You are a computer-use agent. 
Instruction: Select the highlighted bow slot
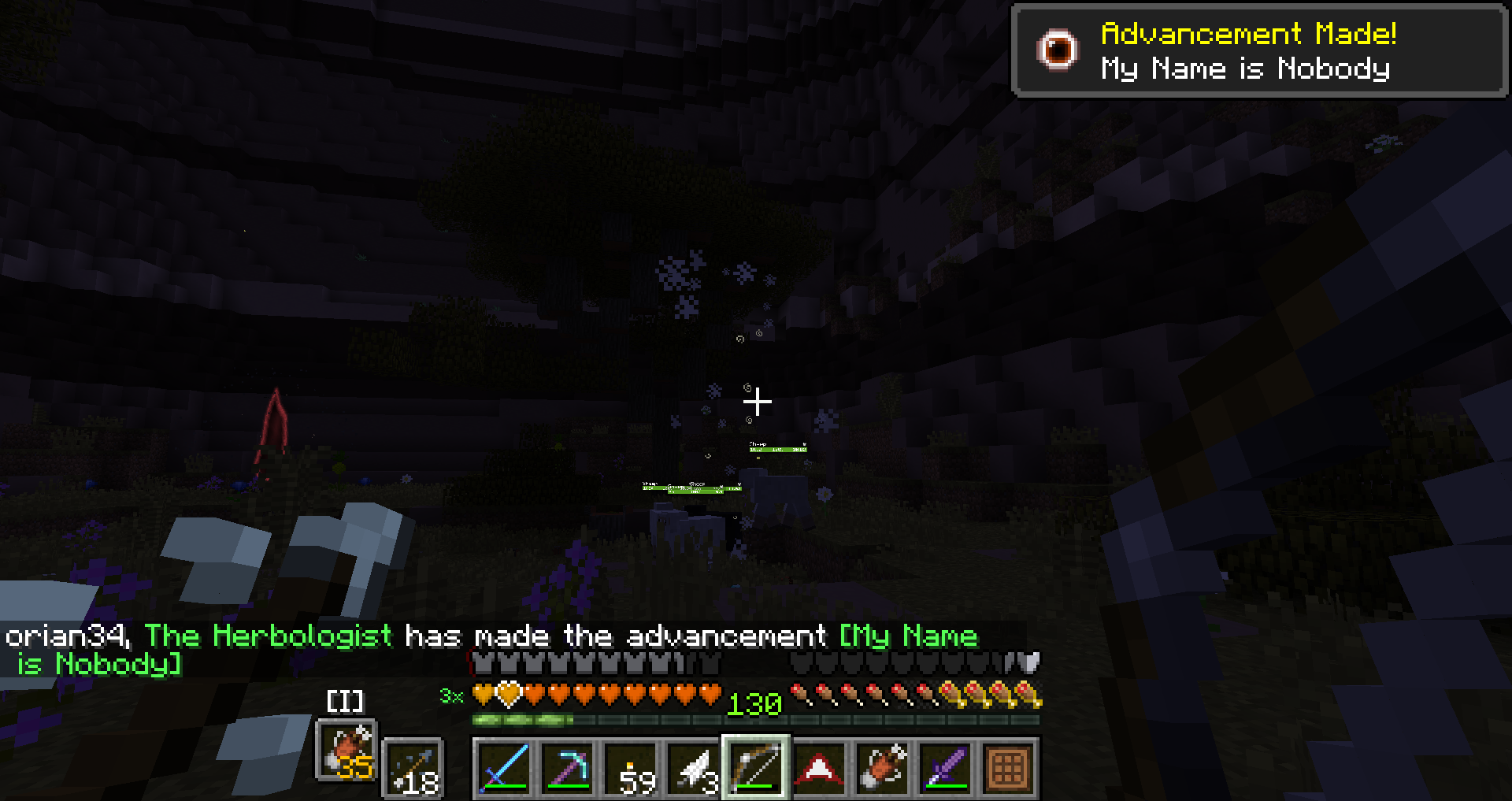coord(756,766)
